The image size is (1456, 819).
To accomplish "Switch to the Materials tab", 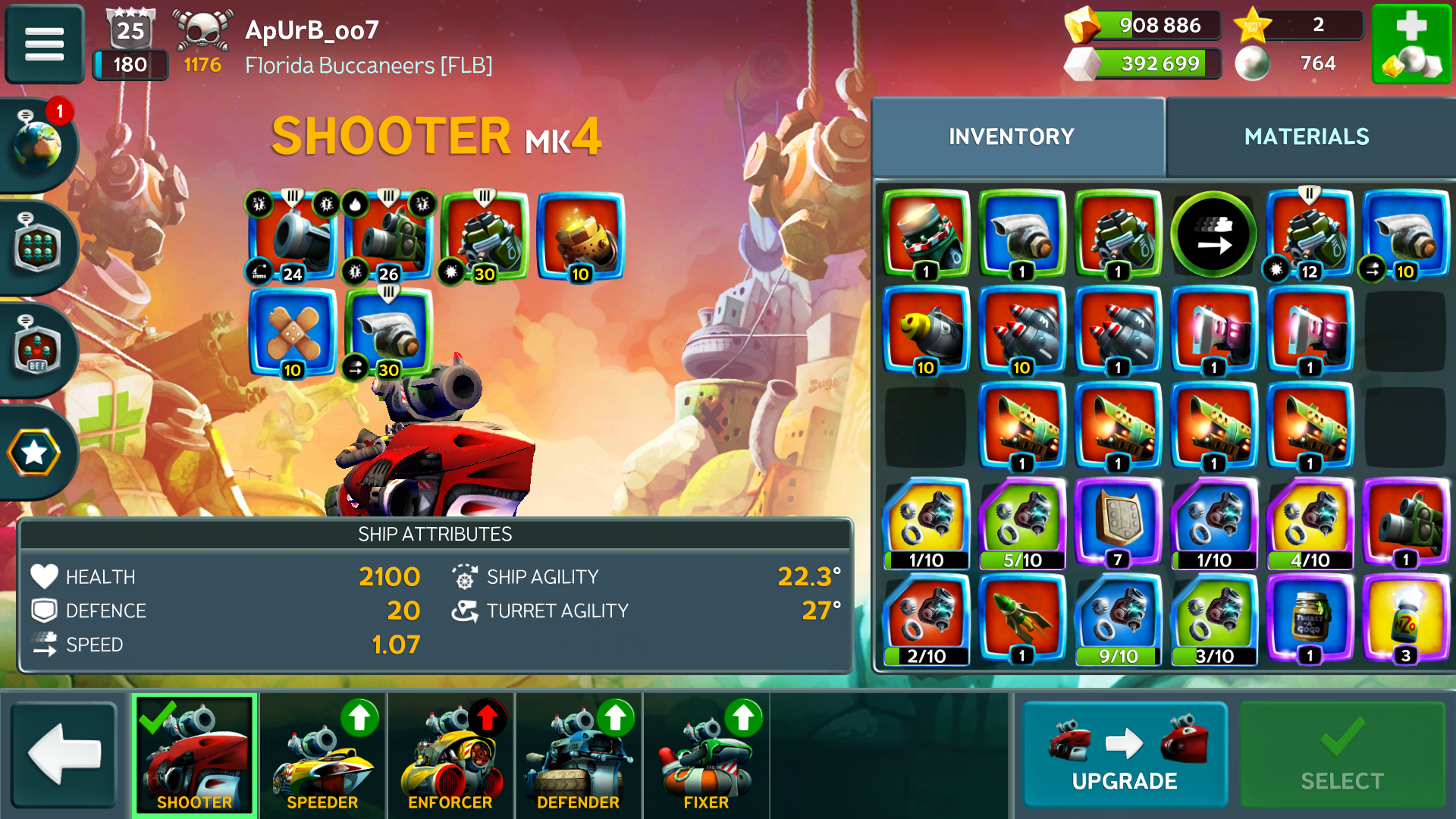I will pyautogui.click(x=1306, y=136).
